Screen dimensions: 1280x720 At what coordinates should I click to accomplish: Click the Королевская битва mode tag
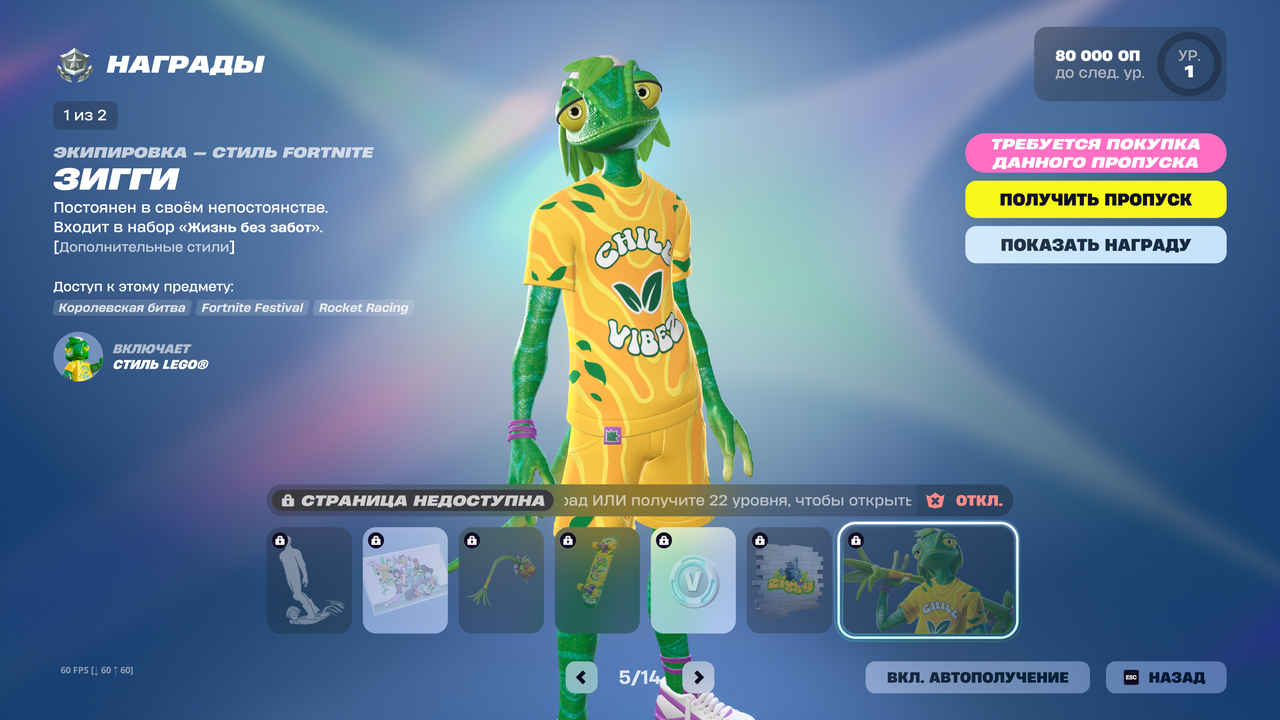coord(122,308)
